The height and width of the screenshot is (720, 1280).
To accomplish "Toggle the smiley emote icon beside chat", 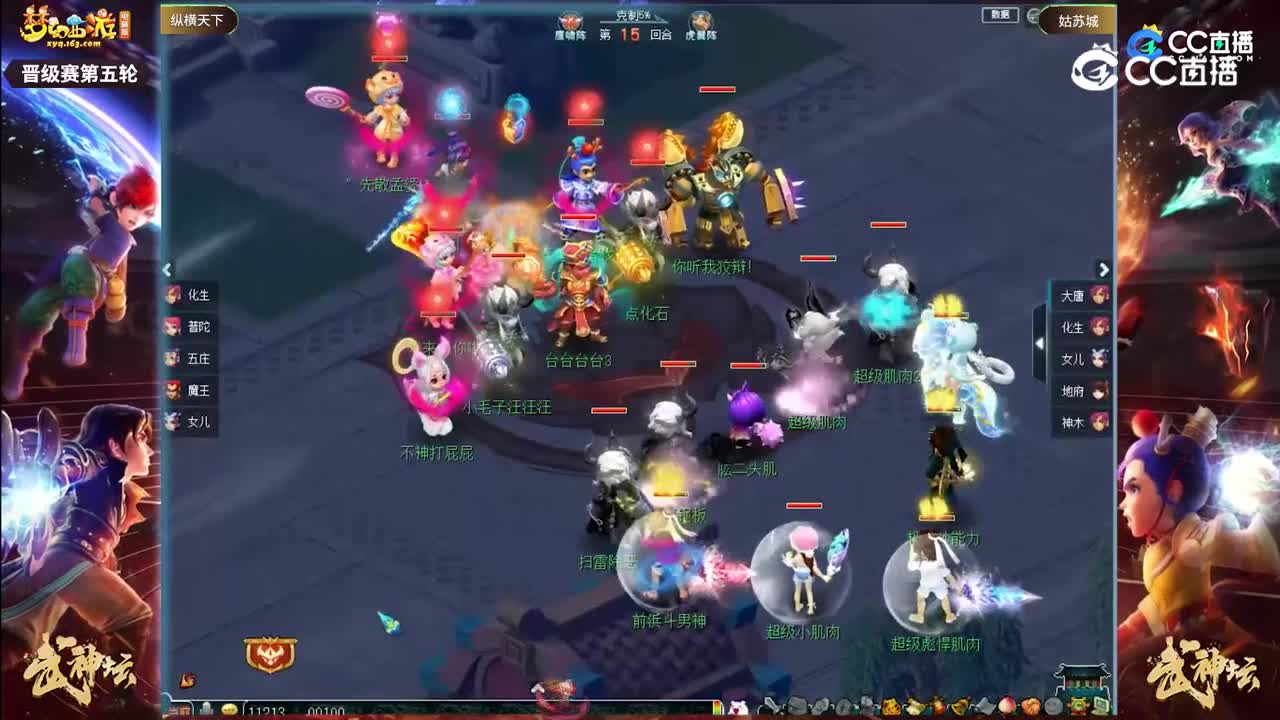I will pos(227,709).
